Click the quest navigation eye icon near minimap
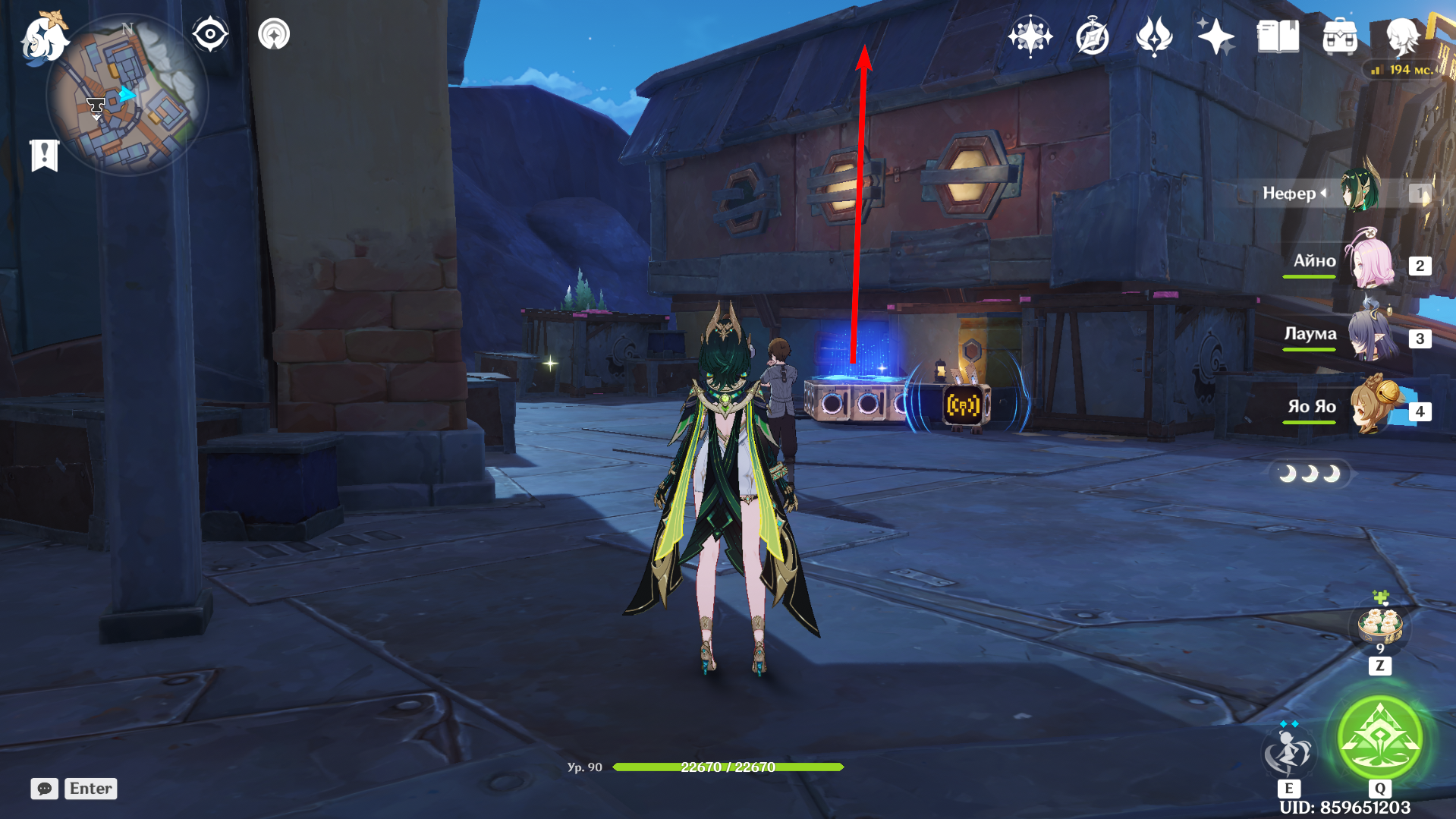Viewport: 1456px width, 819px height. point(210,33)
